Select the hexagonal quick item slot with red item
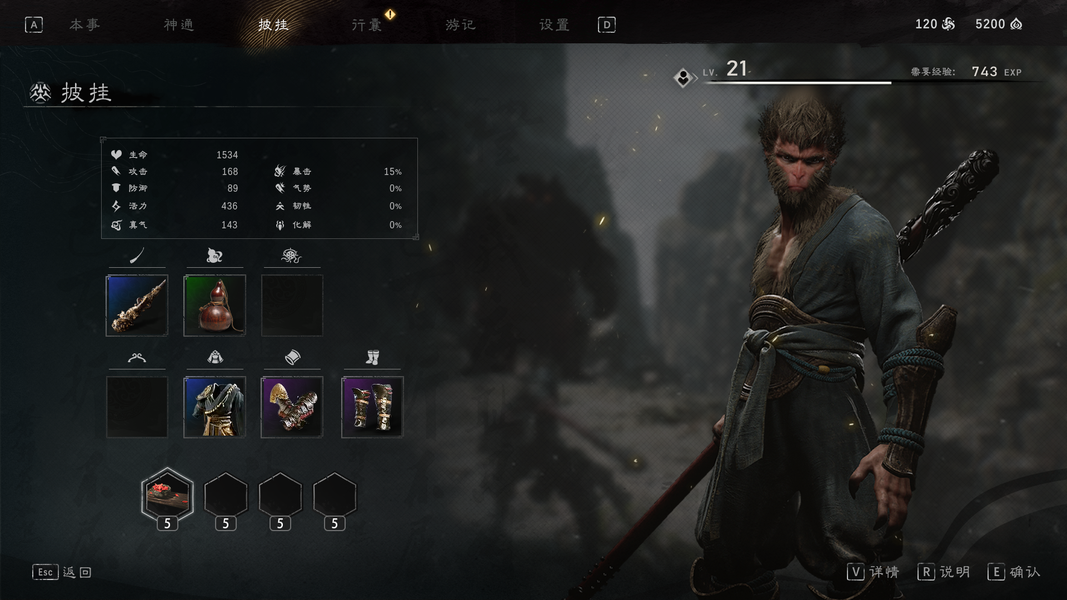Screen dimensions: 1067x600 [167, 494]
